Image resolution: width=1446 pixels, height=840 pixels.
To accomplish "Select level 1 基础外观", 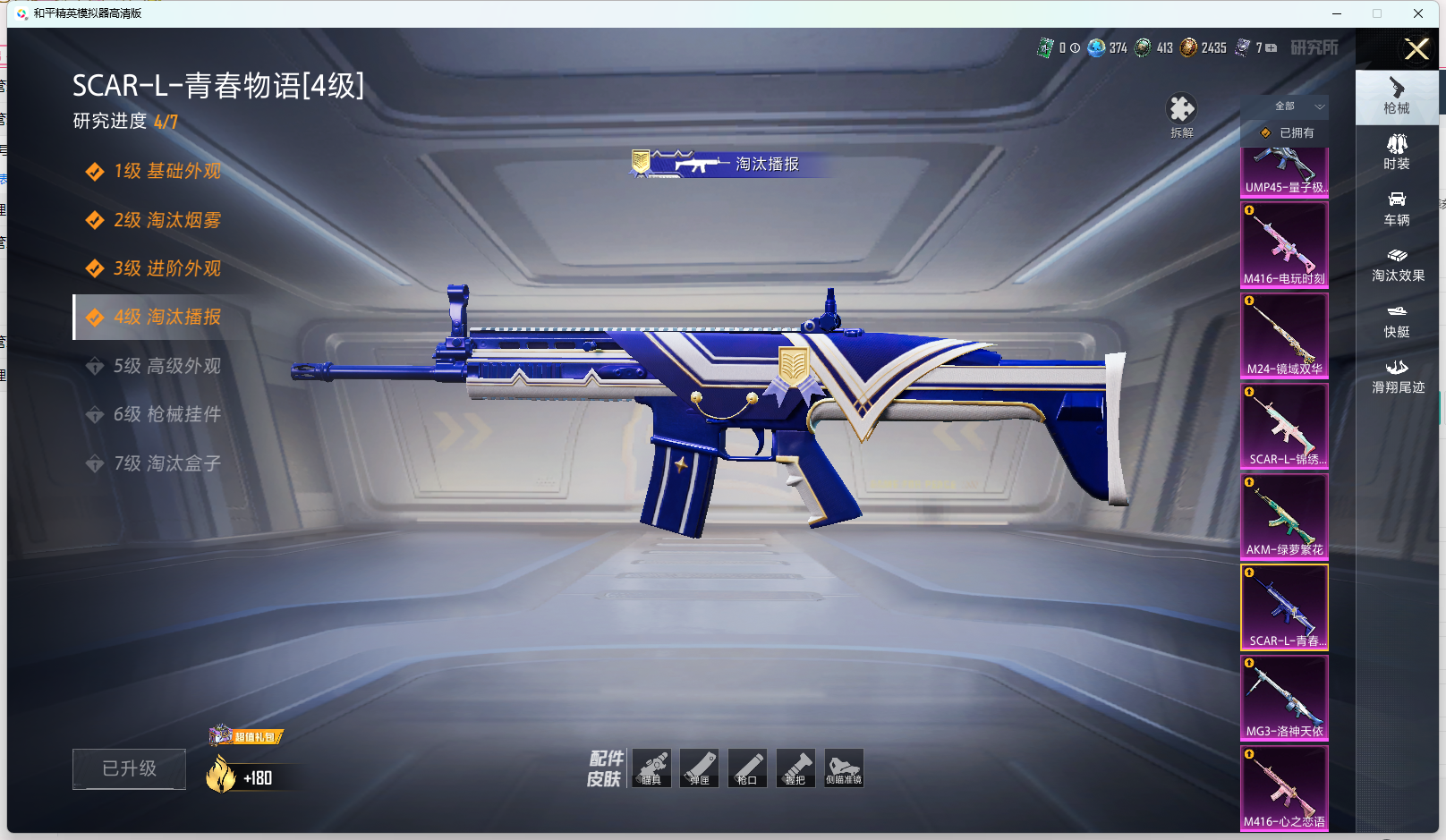I will tap(166, 171).
